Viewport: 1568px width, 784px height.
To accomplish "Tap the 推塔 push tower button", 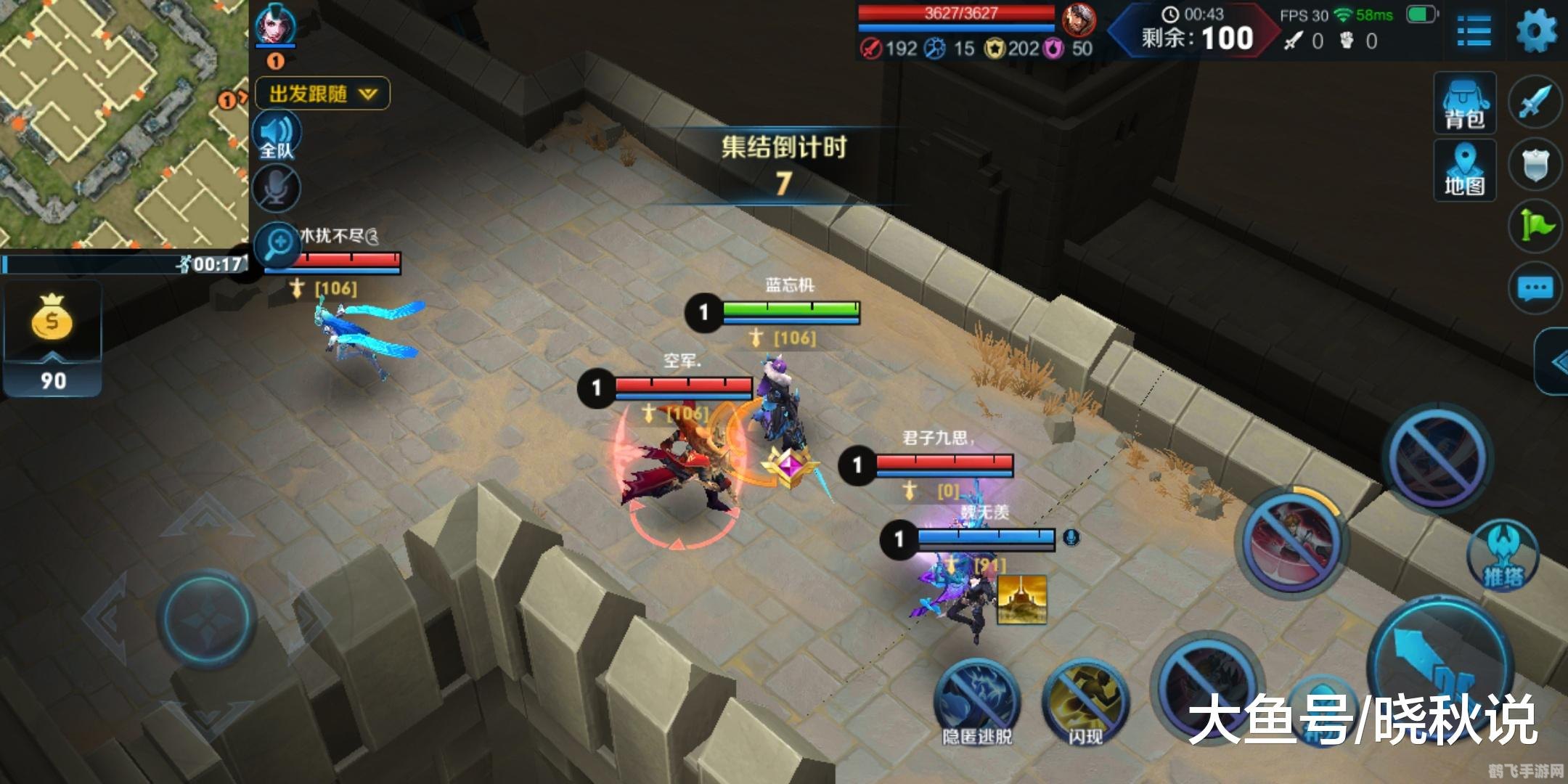I will tap(1503, 555).
